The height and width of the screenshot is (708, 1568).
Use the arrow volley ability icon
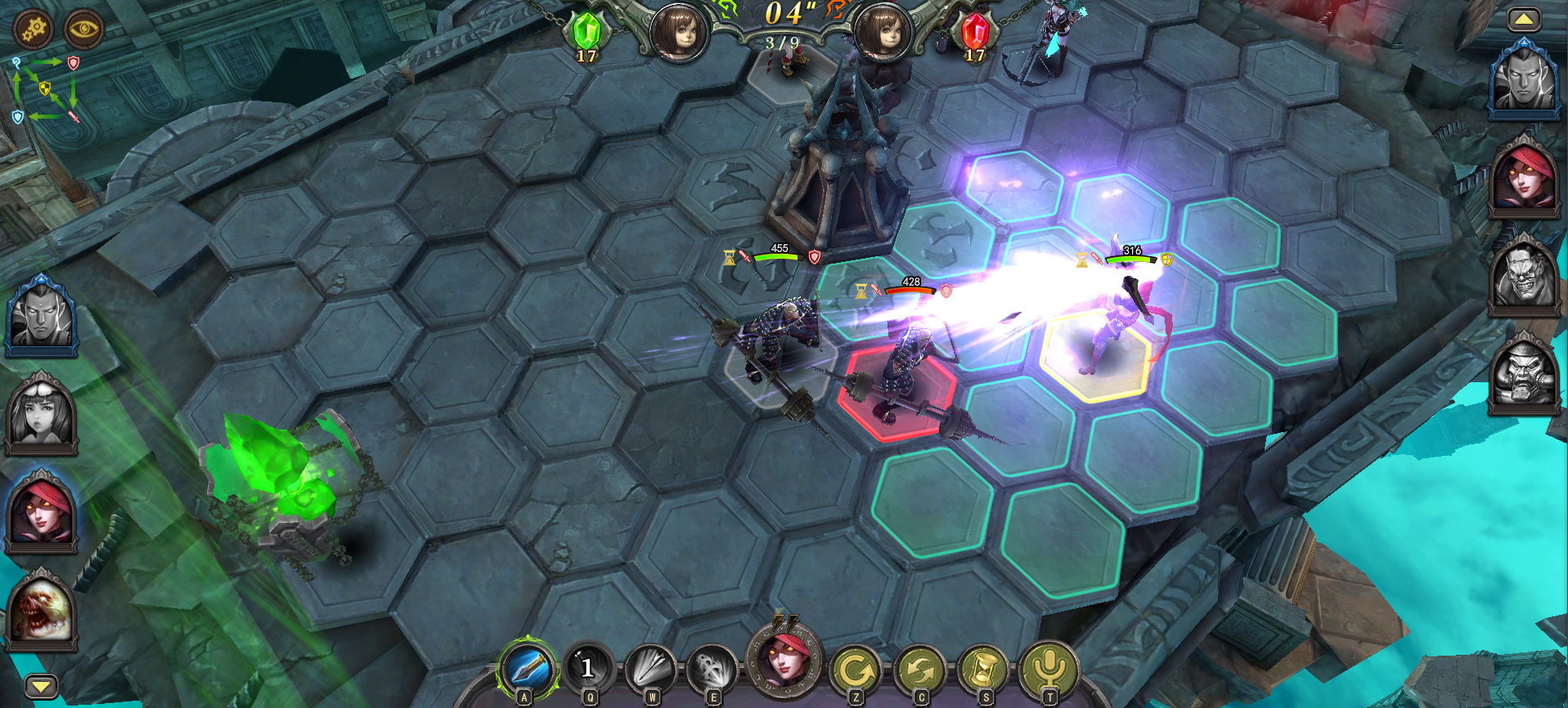click(651, 669)
